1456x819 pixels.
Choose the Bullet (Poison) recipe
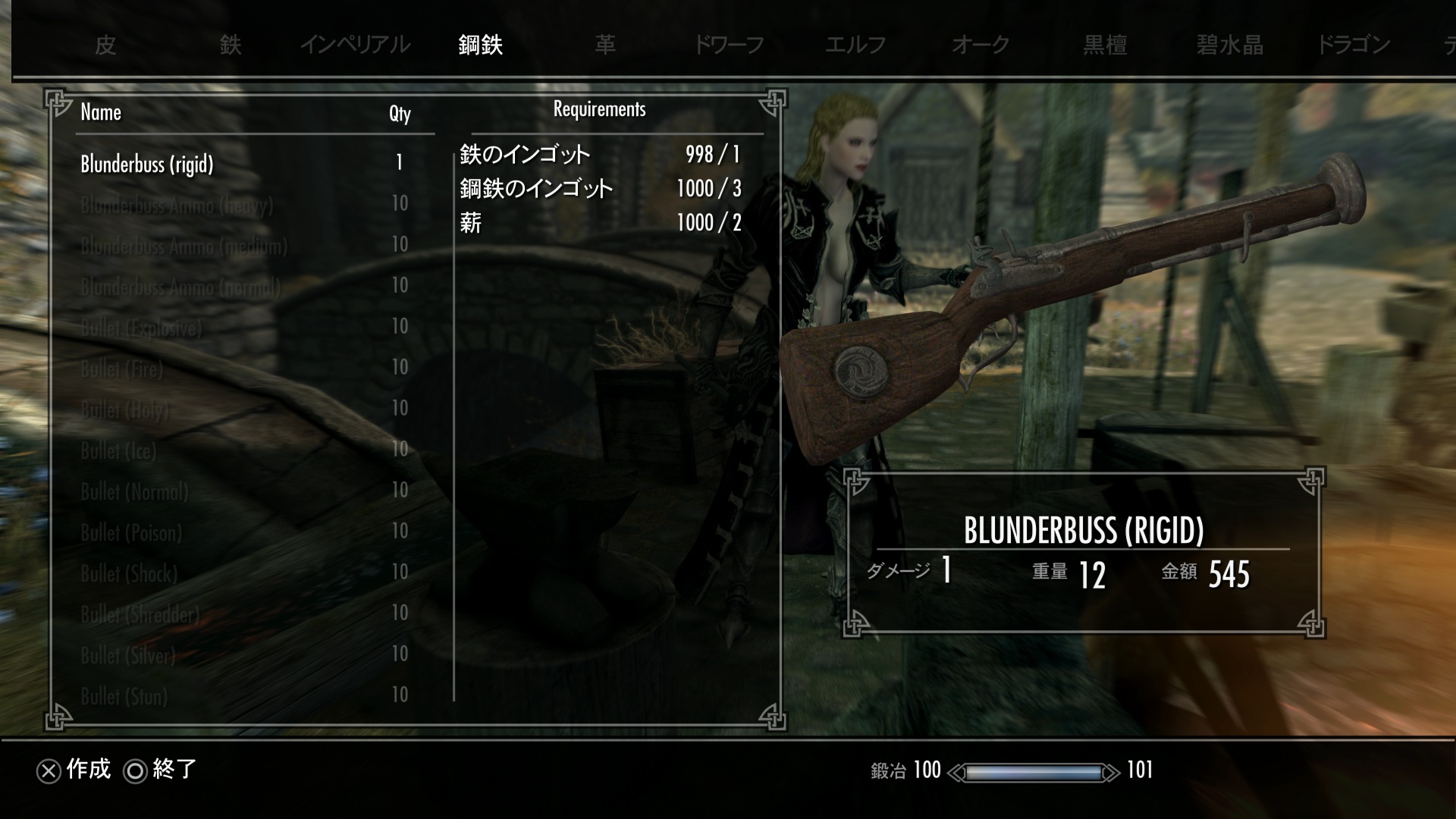(x=131, y=532)
